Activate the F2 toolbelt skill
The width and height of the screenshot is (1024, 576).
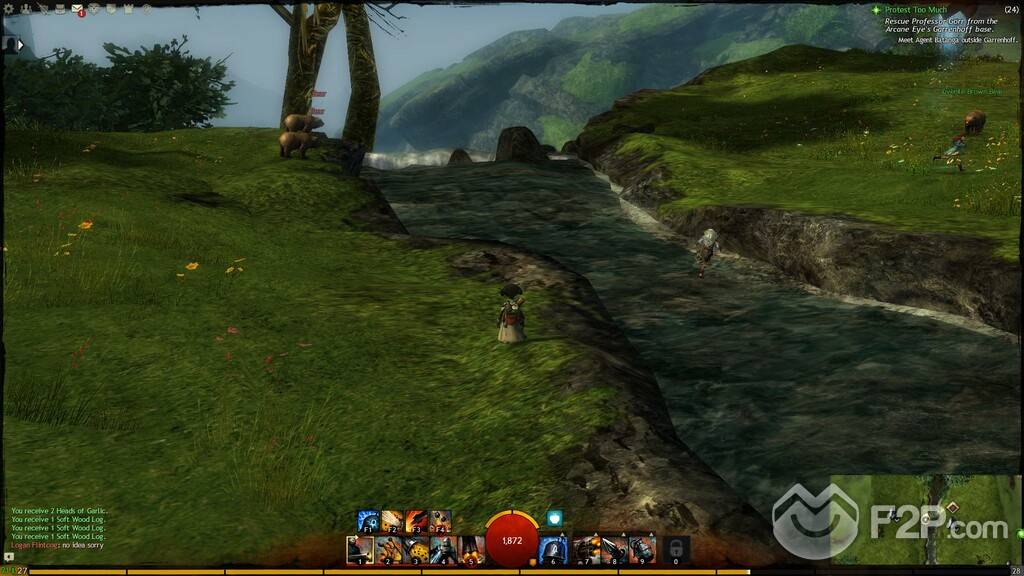click(392, 521)
